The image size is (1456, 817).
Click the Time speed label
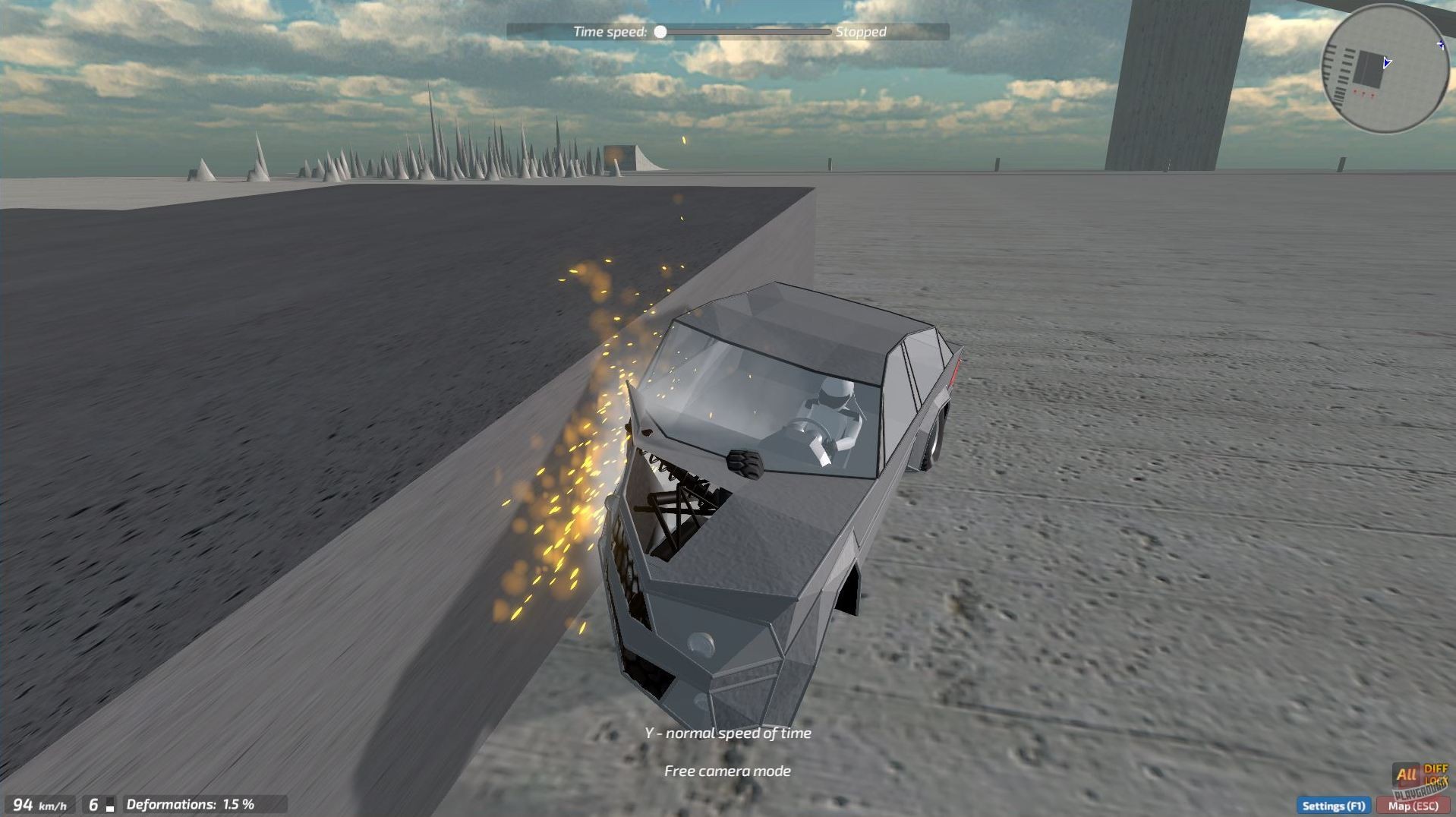(611, 31)
